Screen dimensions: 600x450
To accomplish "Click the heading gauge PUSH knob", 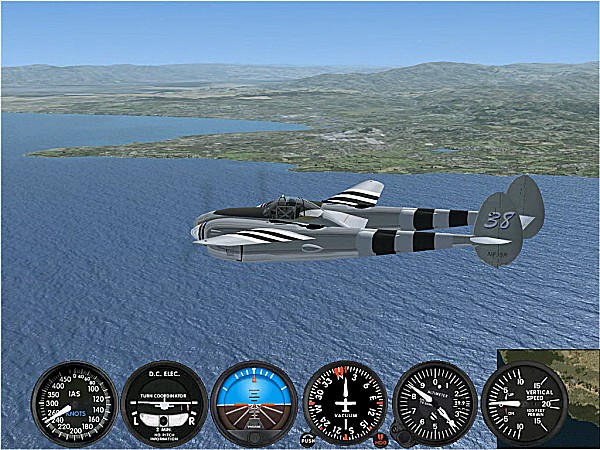I will coord(307,439).
